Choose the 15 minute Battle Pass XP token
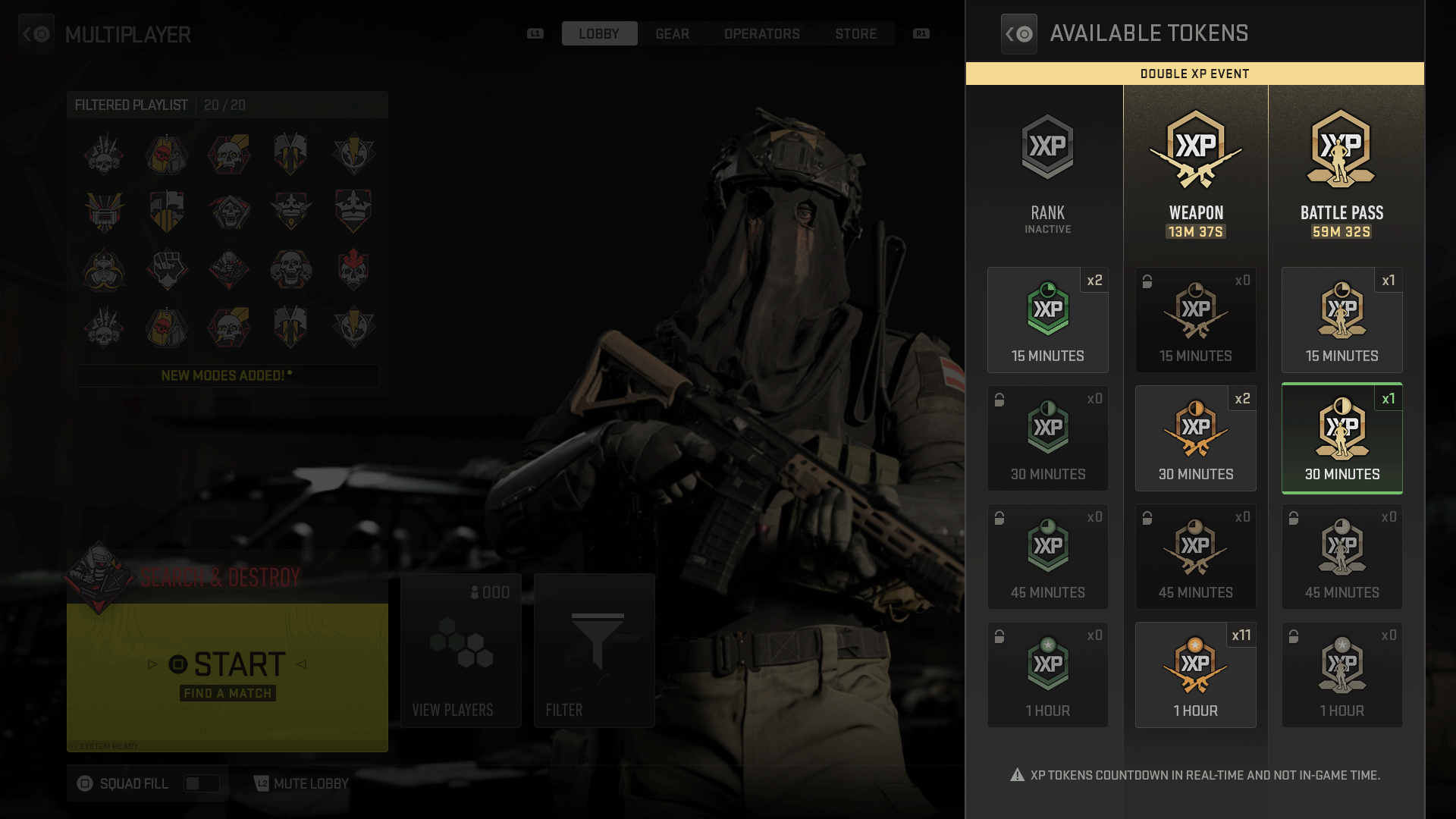This screenshot has height=819, width=1456. tap(1341, 320)
